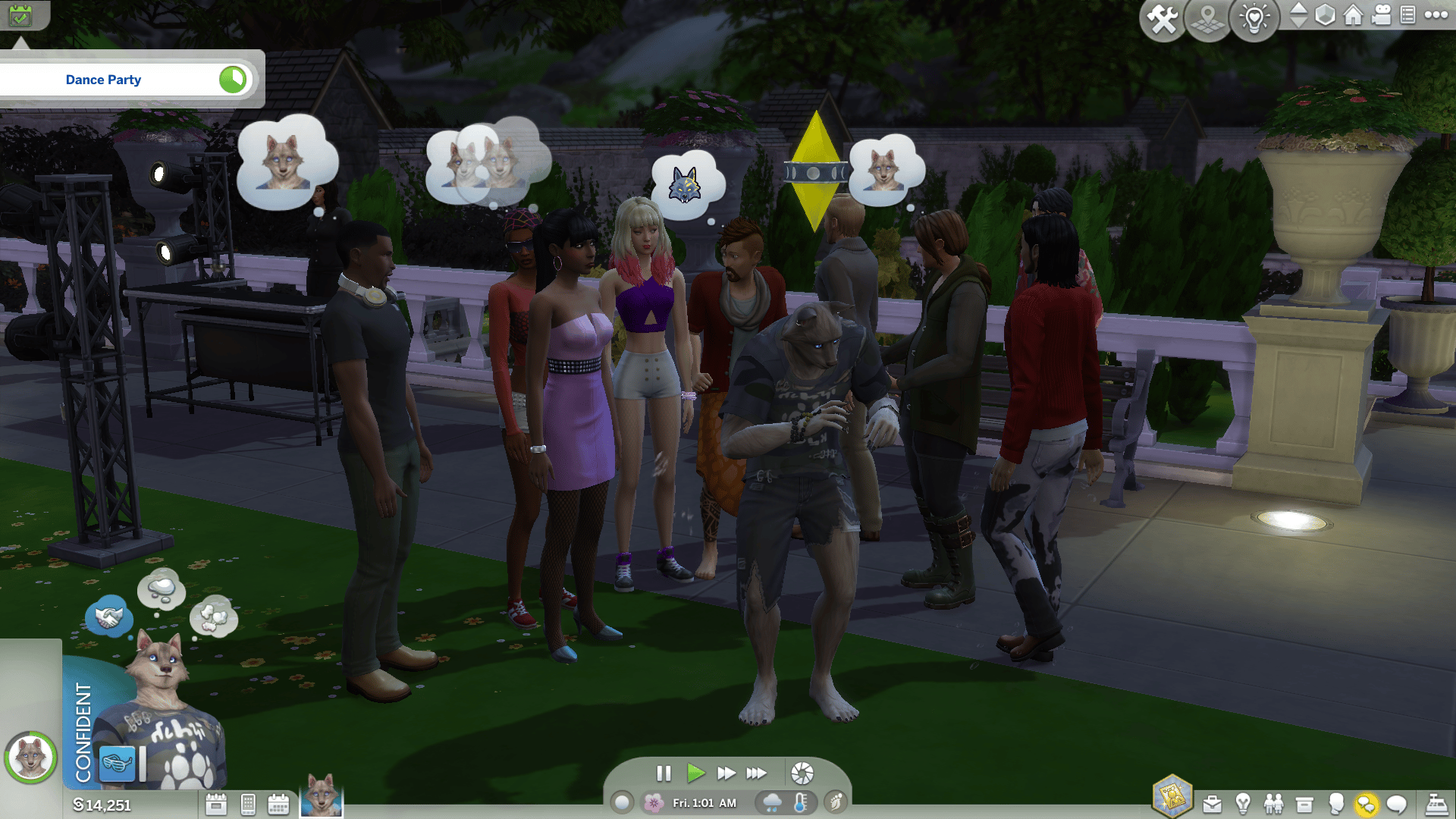Open the three-dot options menu
The height and width of the screenshot is (819, 1456).
[1436, 15]
